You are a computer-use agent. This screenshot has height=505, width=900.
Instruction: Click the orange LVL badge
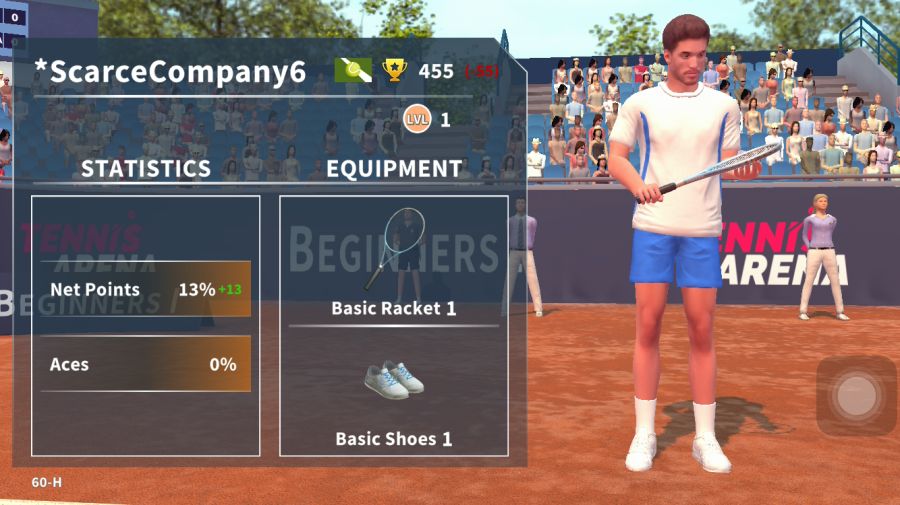click(416, 120)
